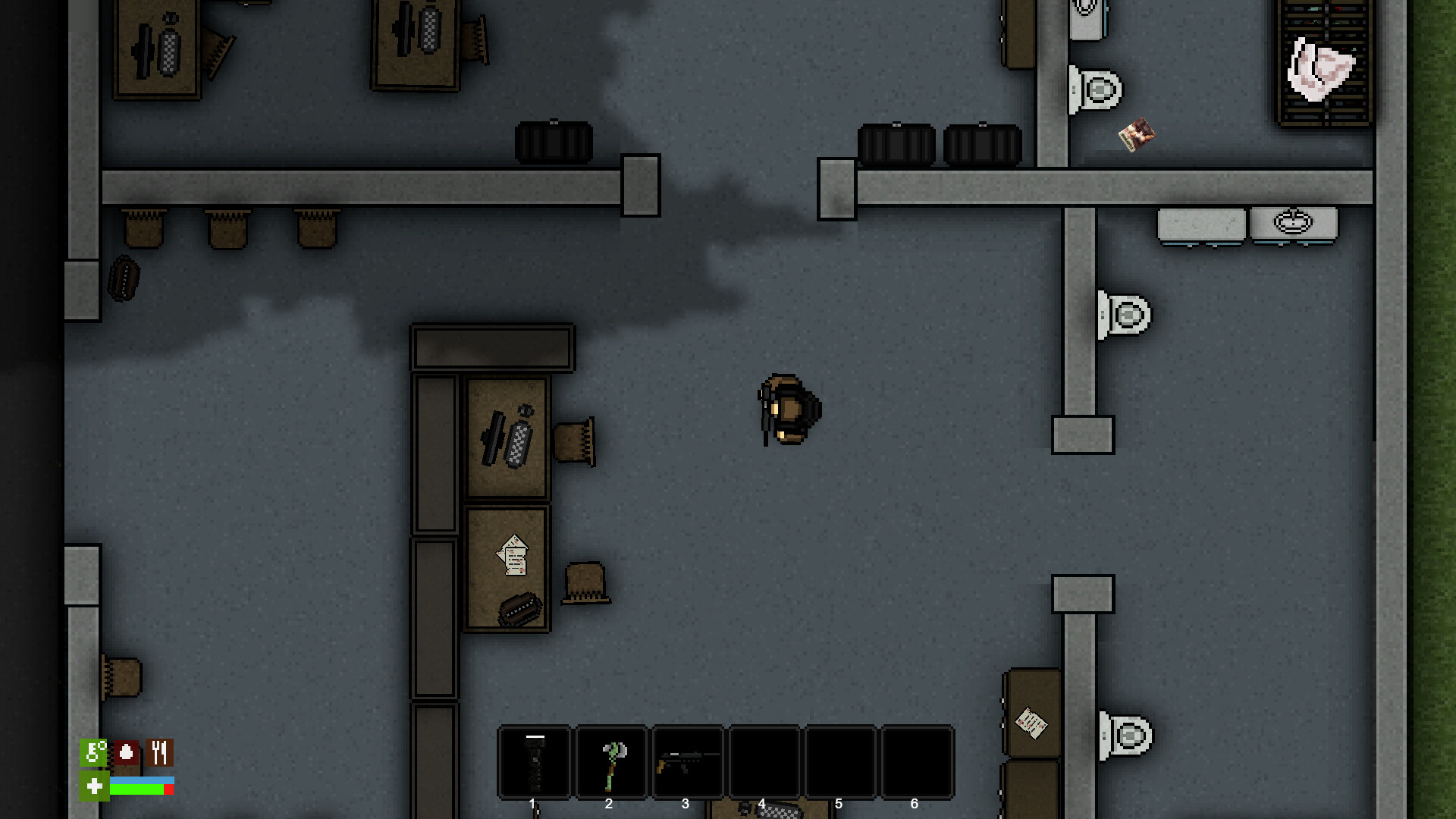The image size is (1456, 819).
Task: Select empty hotbar slot 5
Action: [x=840, y=761]
